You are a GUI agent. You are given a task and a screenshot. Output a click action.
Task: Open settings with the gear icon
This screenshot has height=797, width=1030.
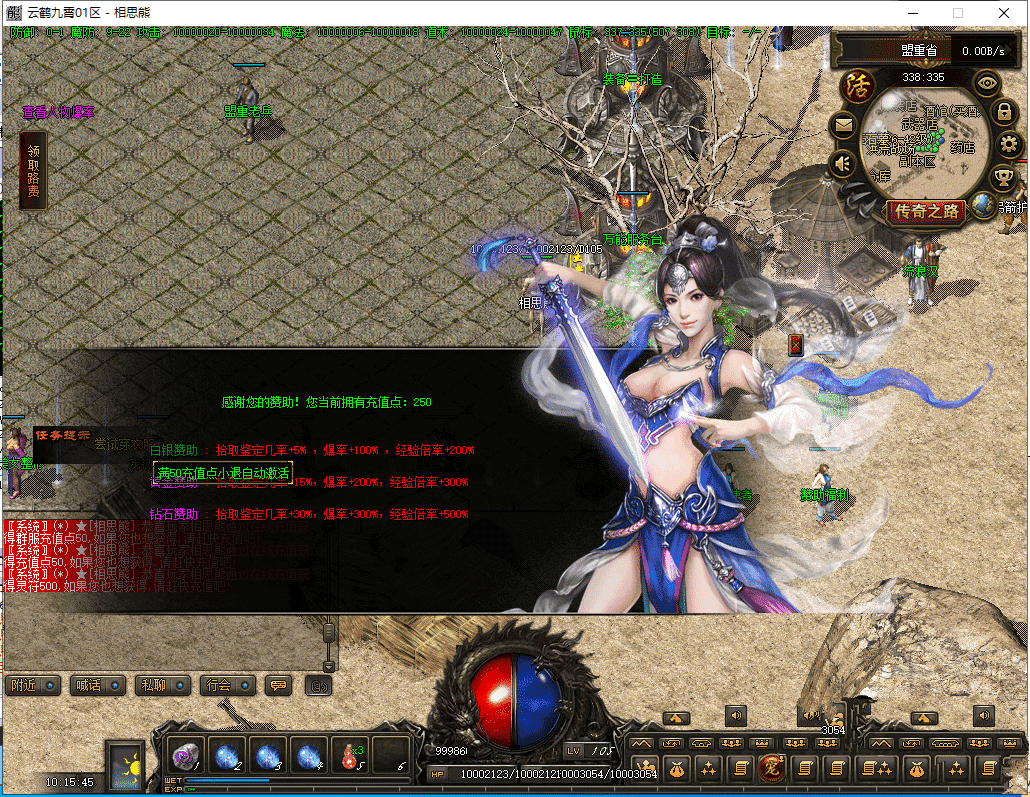coord(1008,145)
